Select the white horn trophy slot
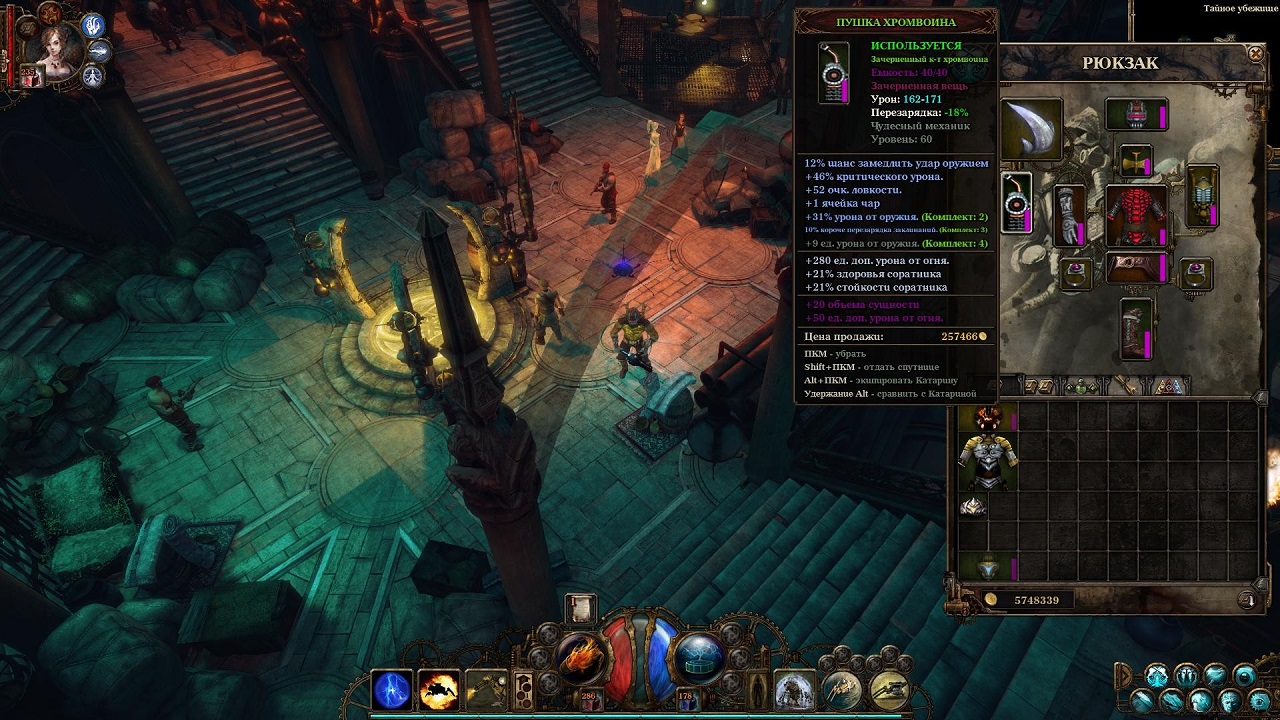 click(1030, 128)
